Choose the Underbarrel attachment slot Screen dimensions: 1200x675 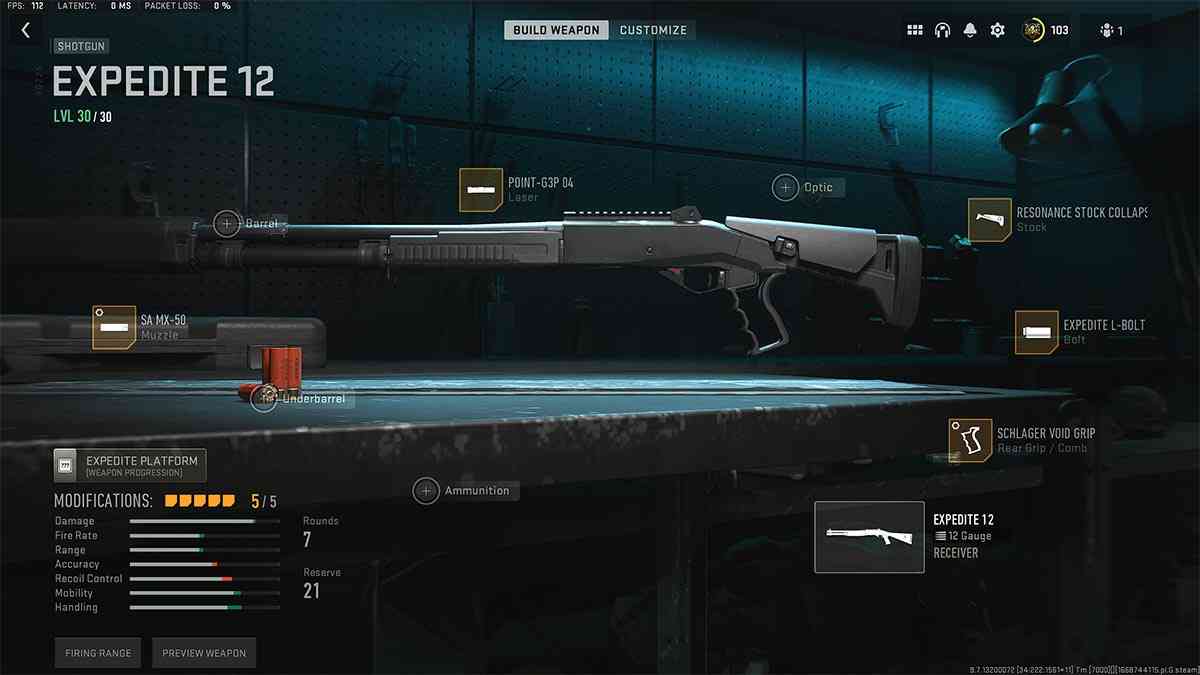[x=265, y=399]
